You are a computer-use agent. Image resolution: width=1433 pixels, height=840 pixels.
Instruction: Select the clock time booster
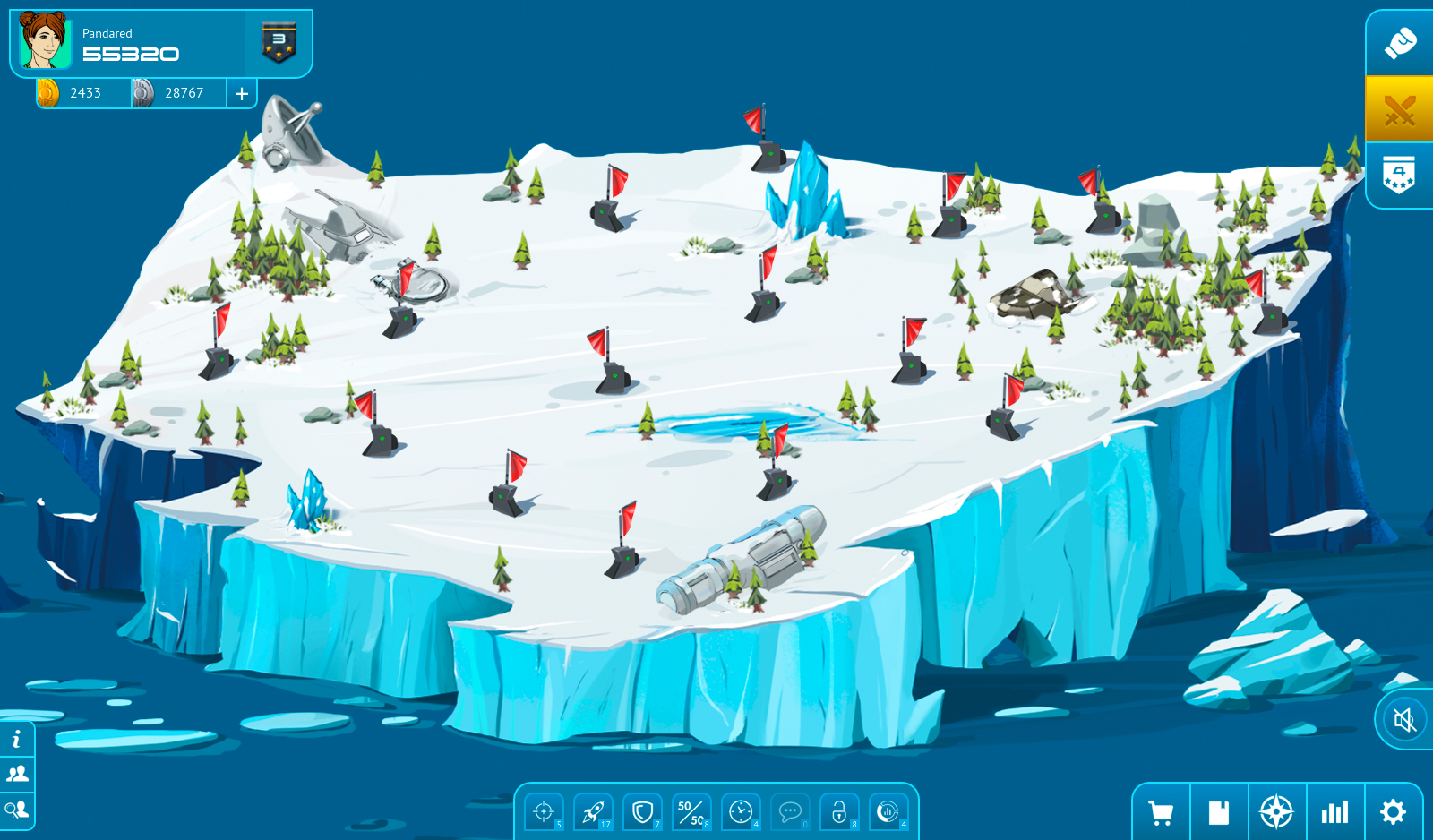741,812
